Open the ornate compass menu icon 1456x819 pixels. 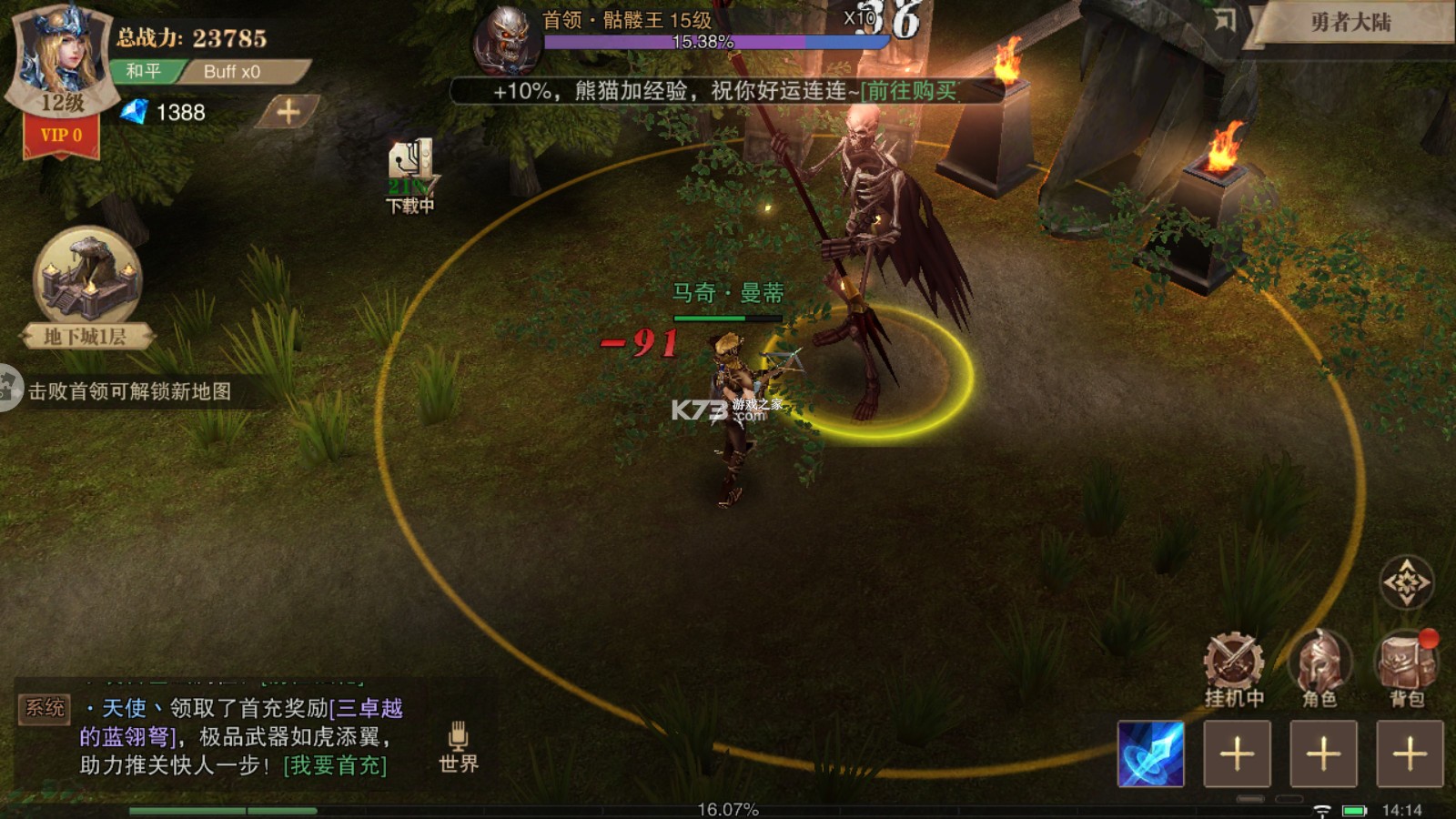1407,582
